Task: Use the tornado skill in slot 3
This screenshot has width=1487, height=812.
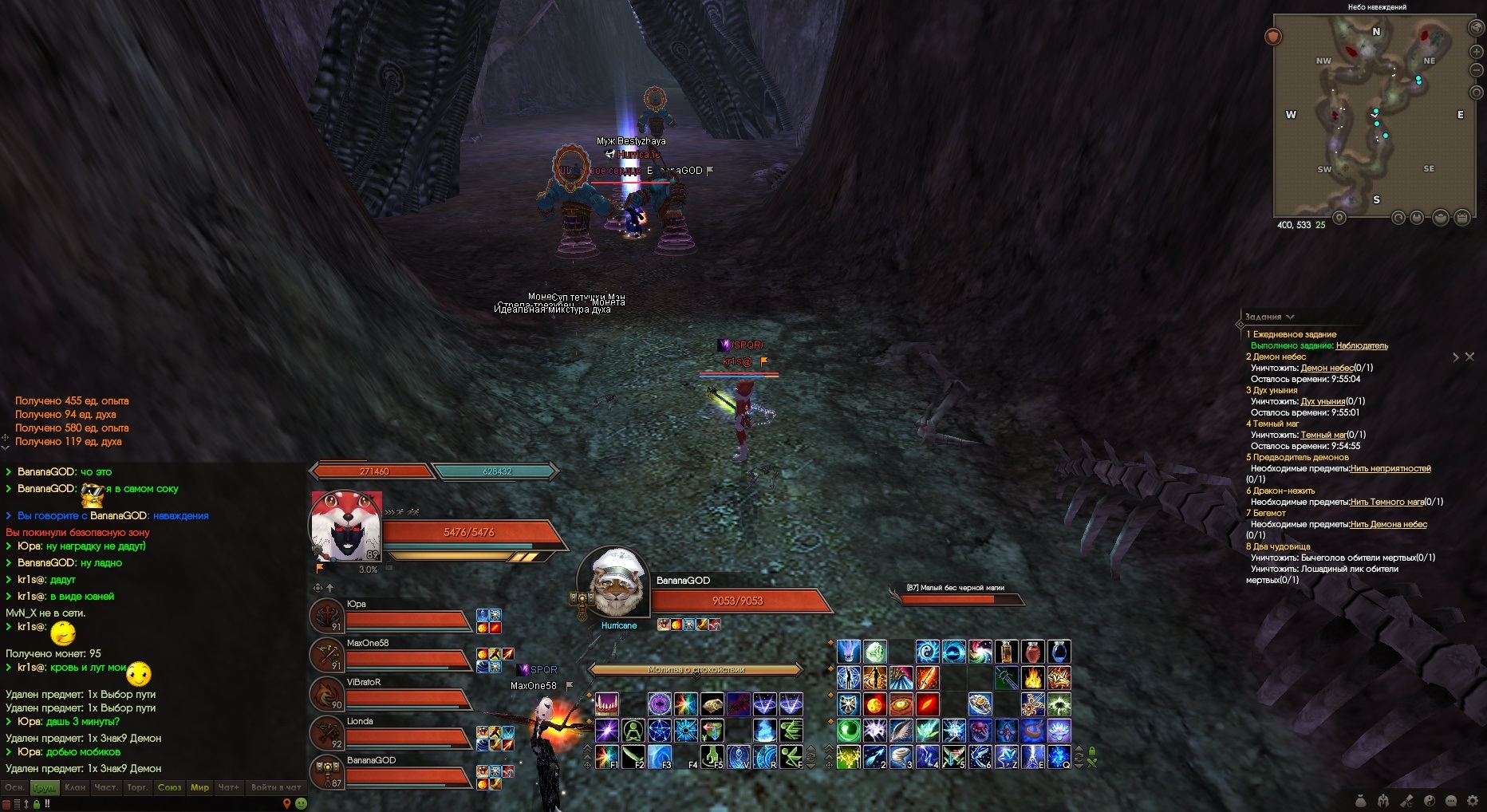Action: (901, 756)
